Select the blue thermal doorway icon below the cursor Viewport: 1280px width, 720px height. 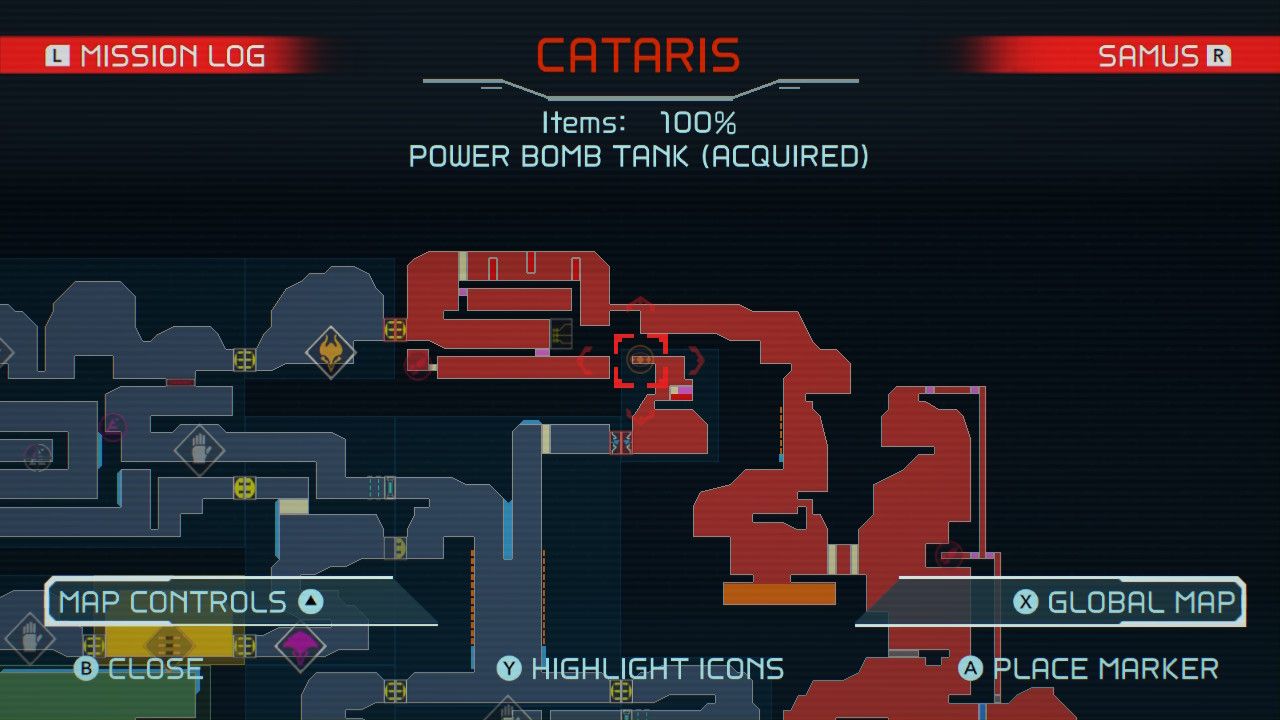[622, 442]
